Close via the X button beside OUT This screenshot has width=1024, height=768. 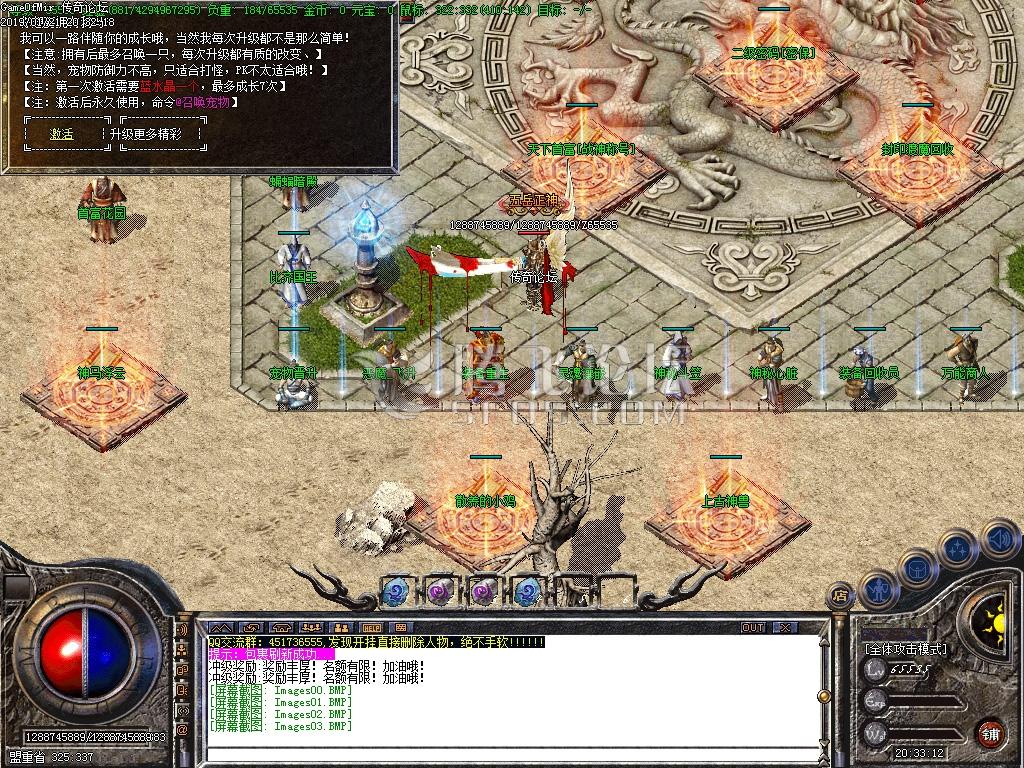tap(785, 628)
